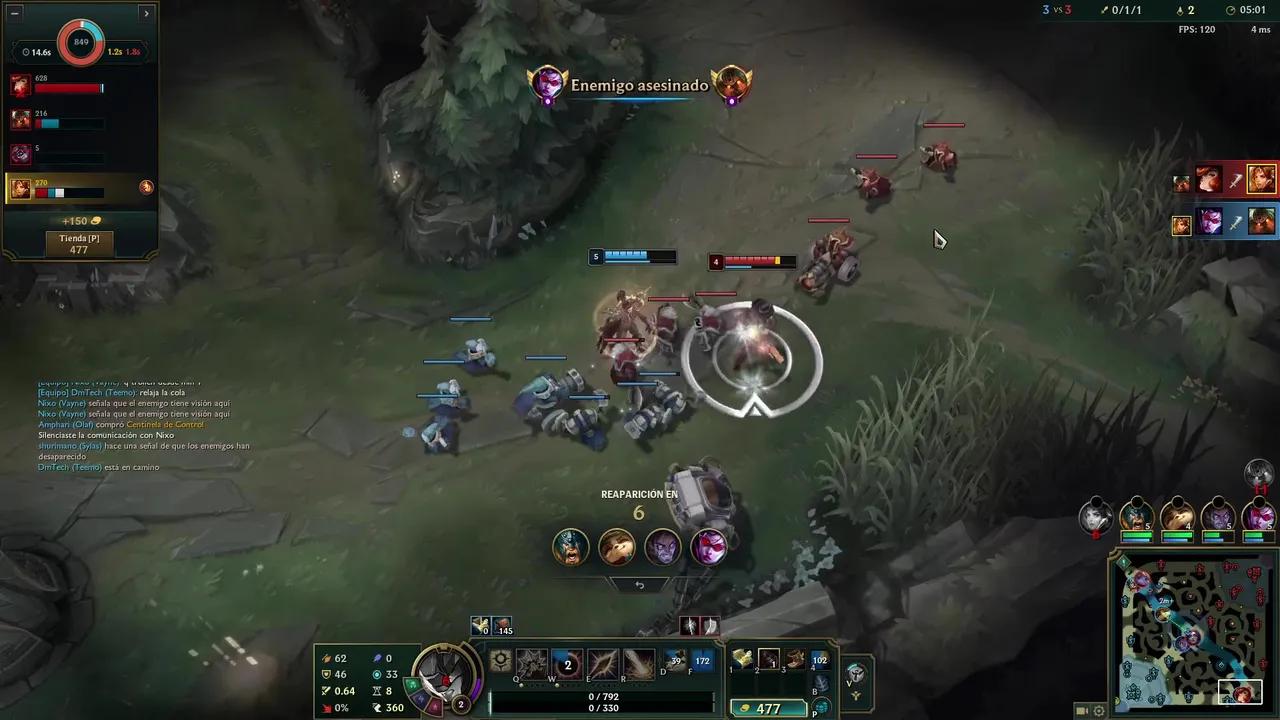Select the Q ability icon
Viewport: 1280px width, 720px height.
(530, 664)
